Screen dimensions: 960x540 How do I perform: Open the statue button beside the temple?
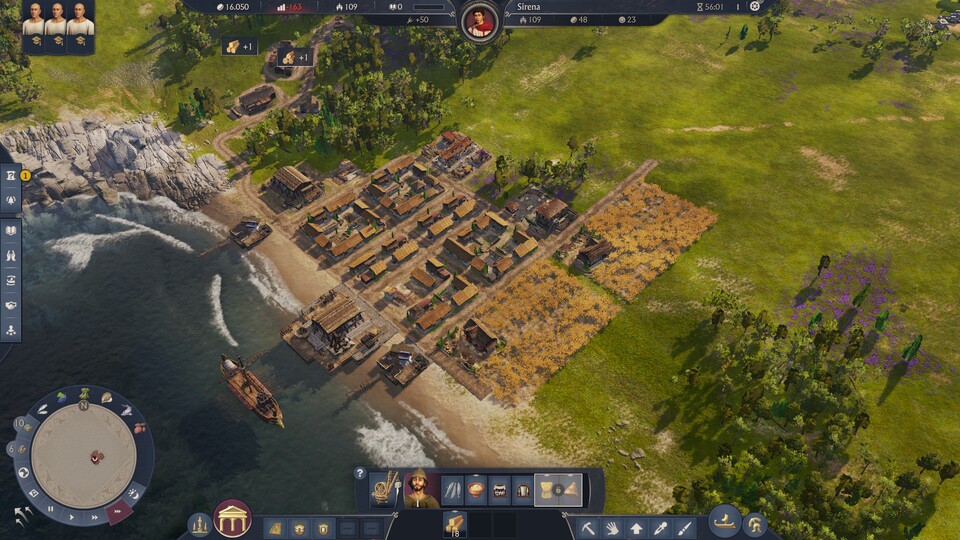[x=200, y=524]
